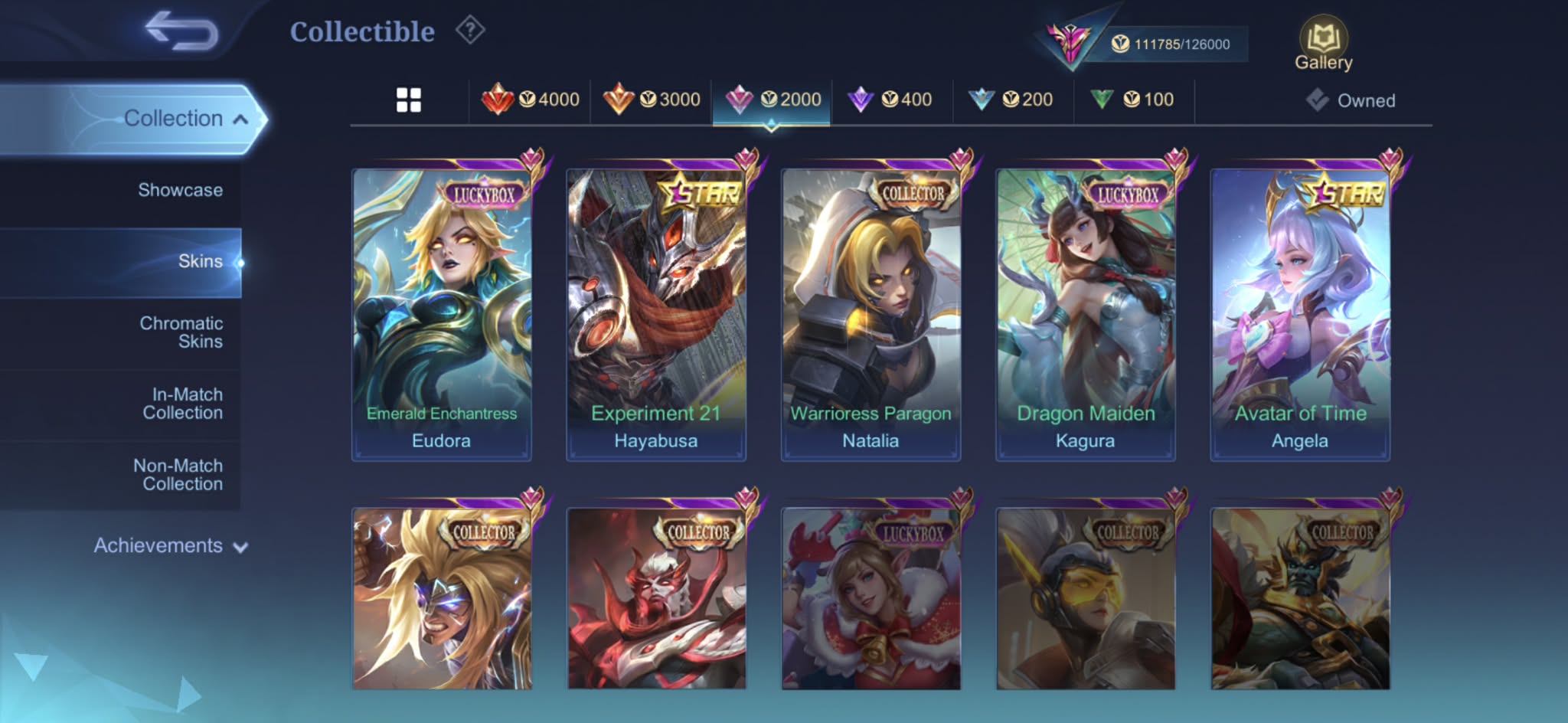
Task: Show the 100 points tier skins
Action: tap(1132, 100)
